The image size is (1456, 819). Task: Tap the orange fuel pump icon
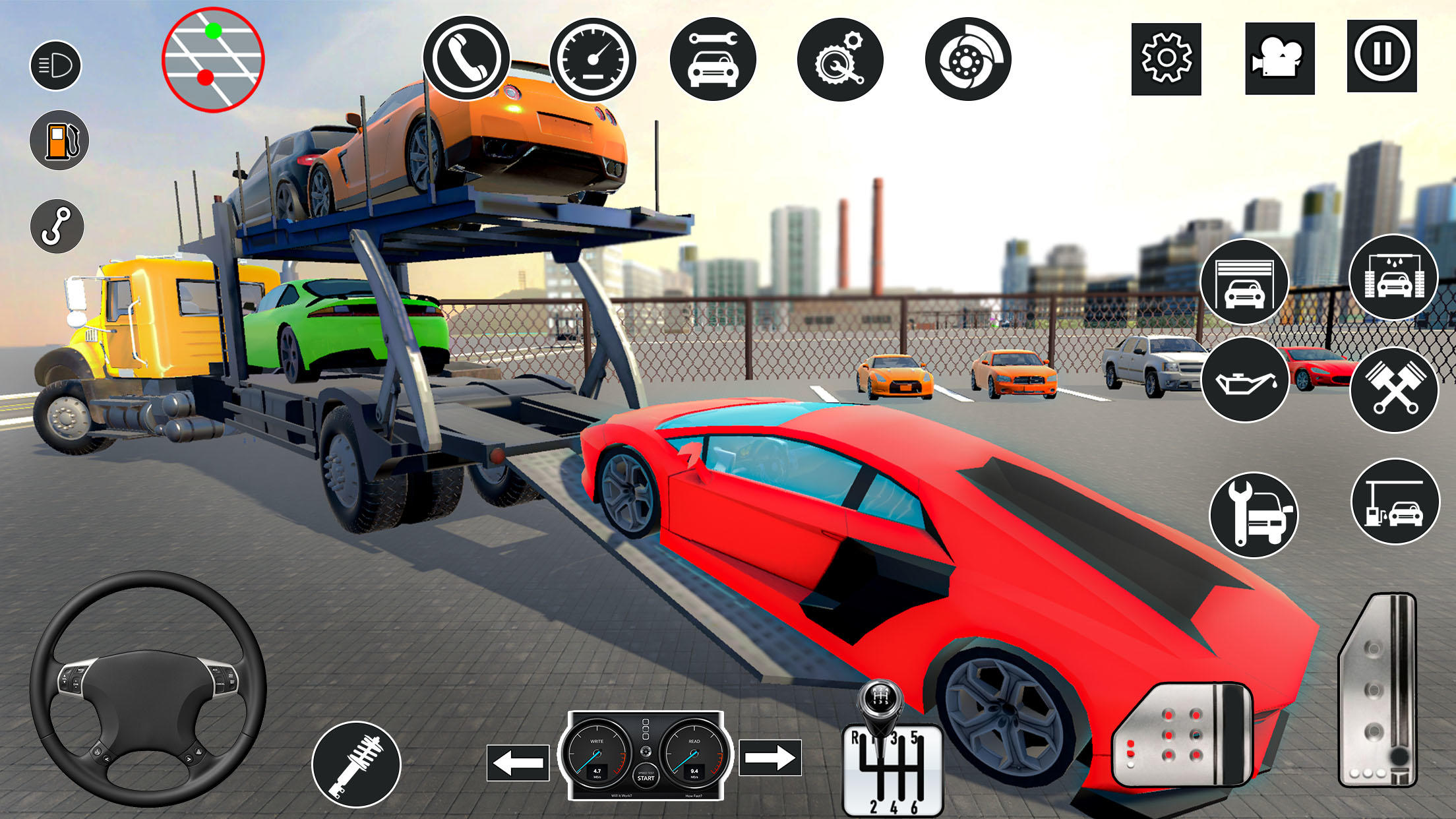coord(59,140)
